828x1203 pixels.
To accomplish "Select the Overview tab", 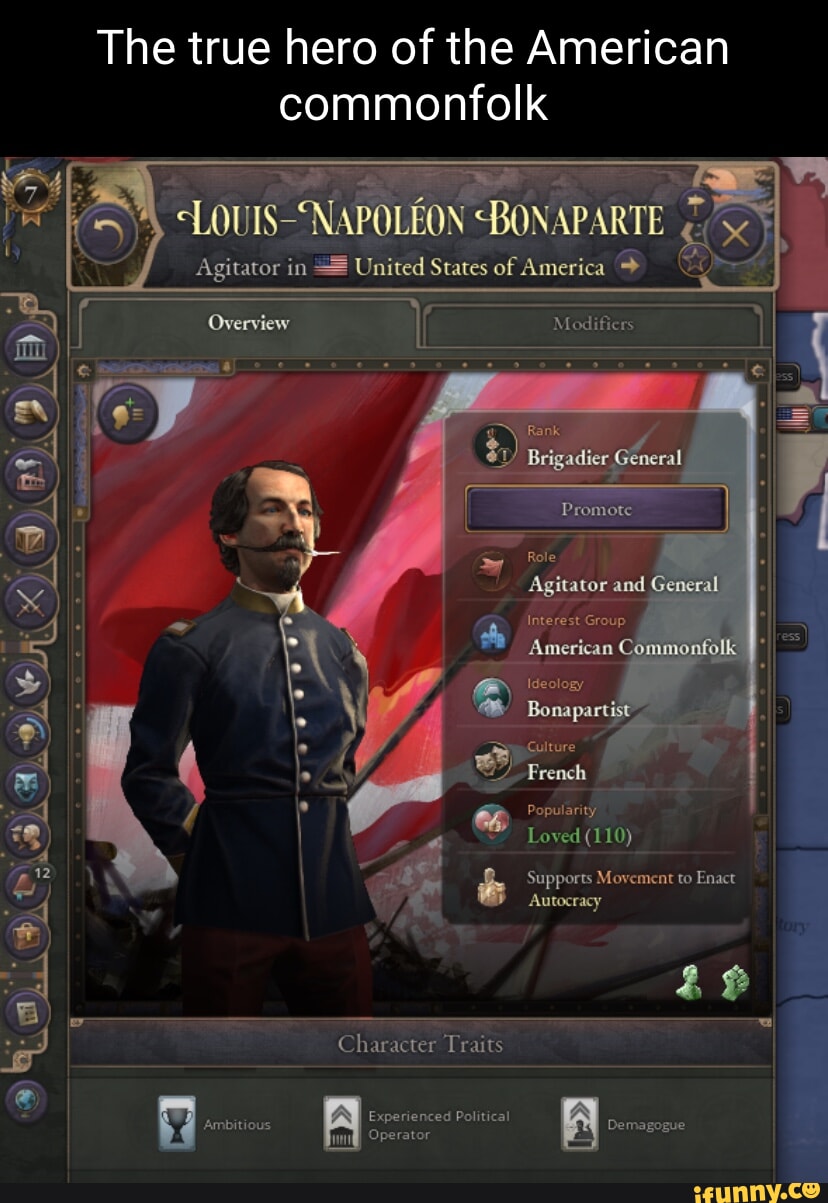I will [x=248, y=323].
